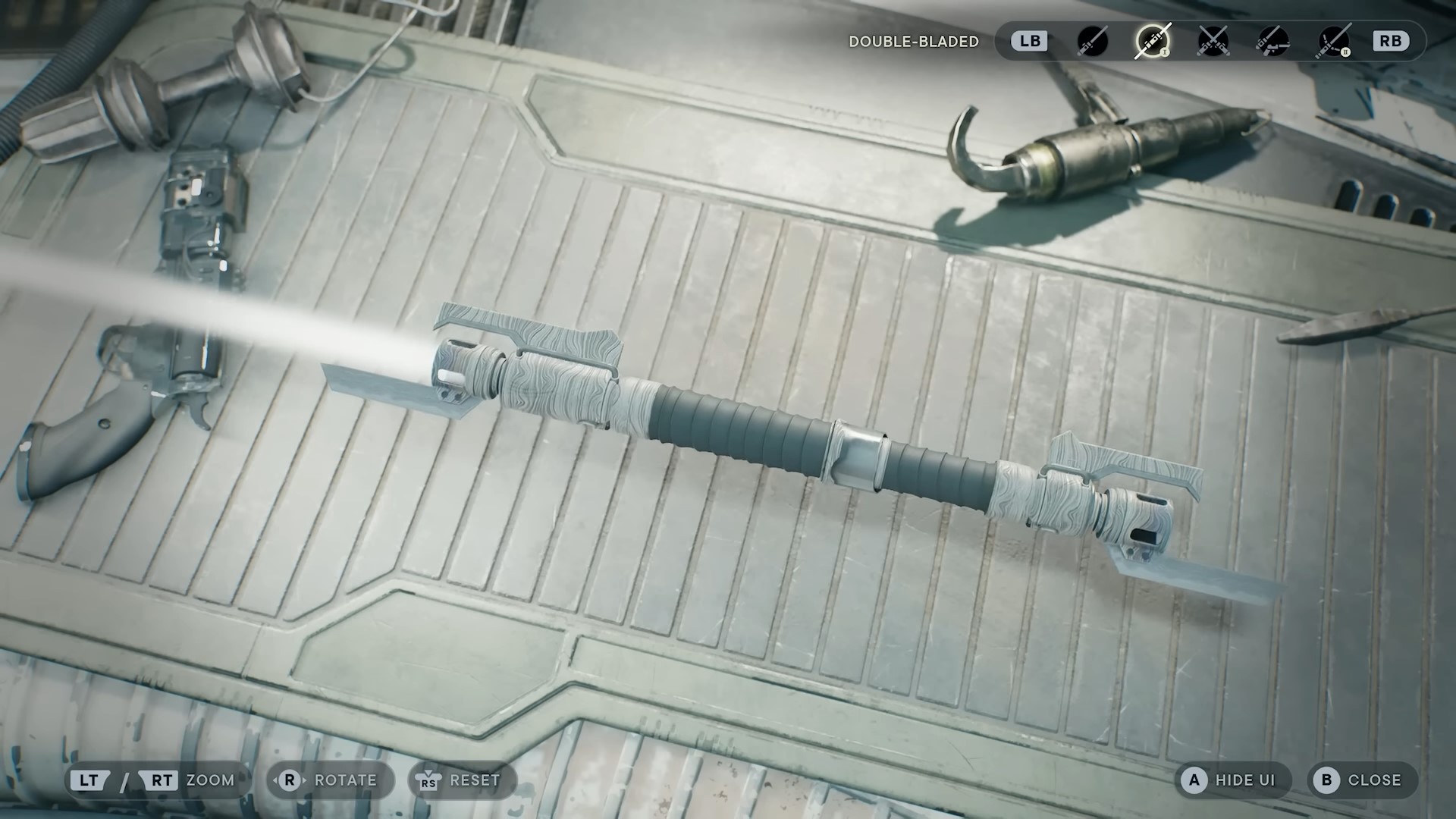Select the double-bladed stance icon
1456x819 pixels.
[1152, 41]
